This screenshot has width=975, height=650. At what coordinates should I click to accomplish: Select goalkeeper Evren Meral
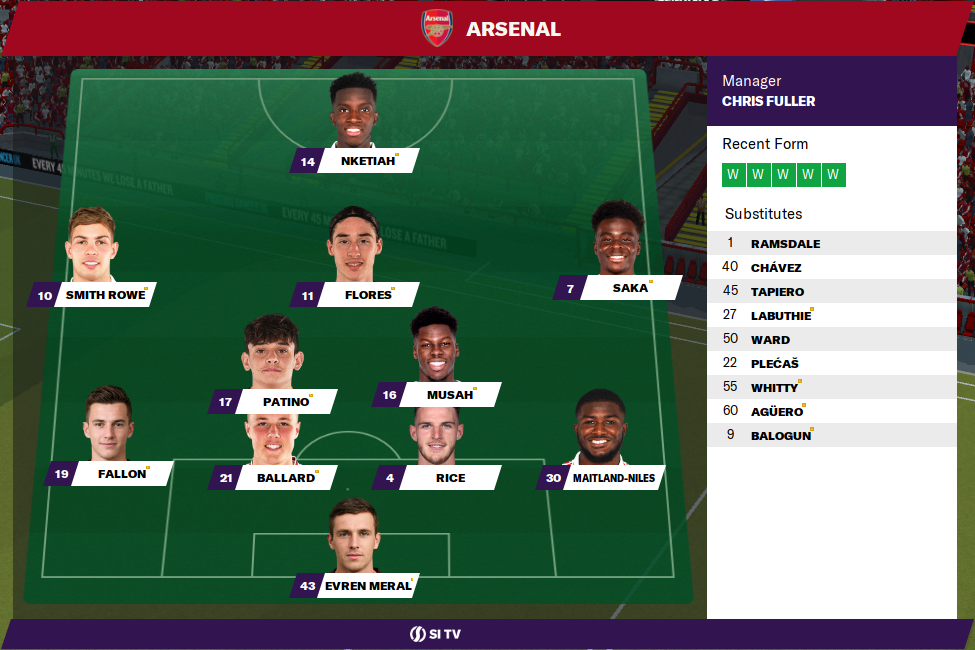366,586
